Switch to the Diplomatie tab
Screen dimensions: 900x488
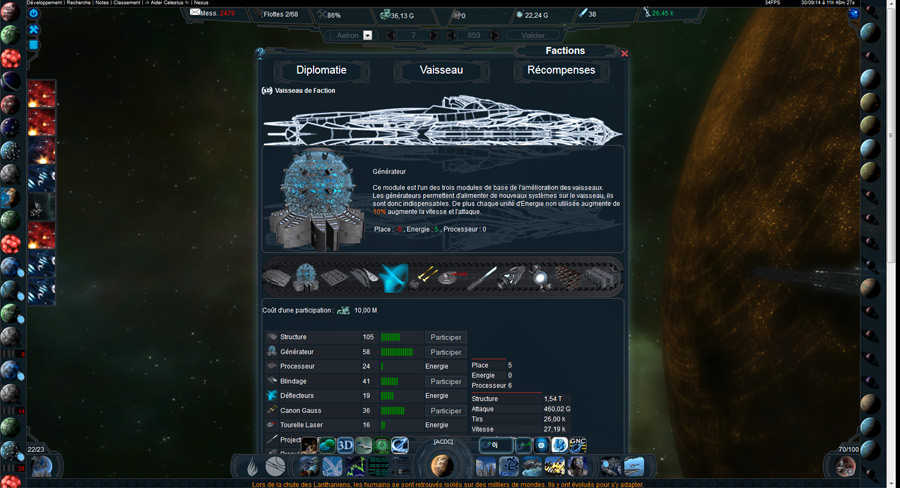pyautogui.click(x=321, y=70)
